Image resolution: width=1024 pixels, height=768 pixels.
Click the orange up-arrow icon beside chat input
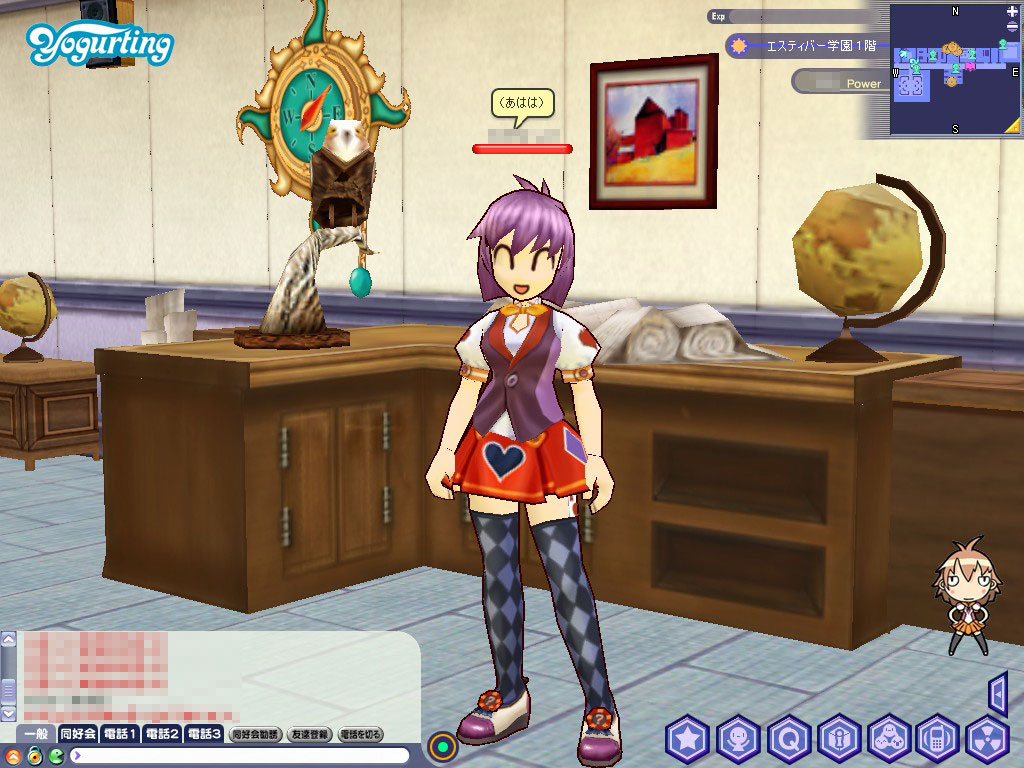pyautogui.click(x=12, y=755)
